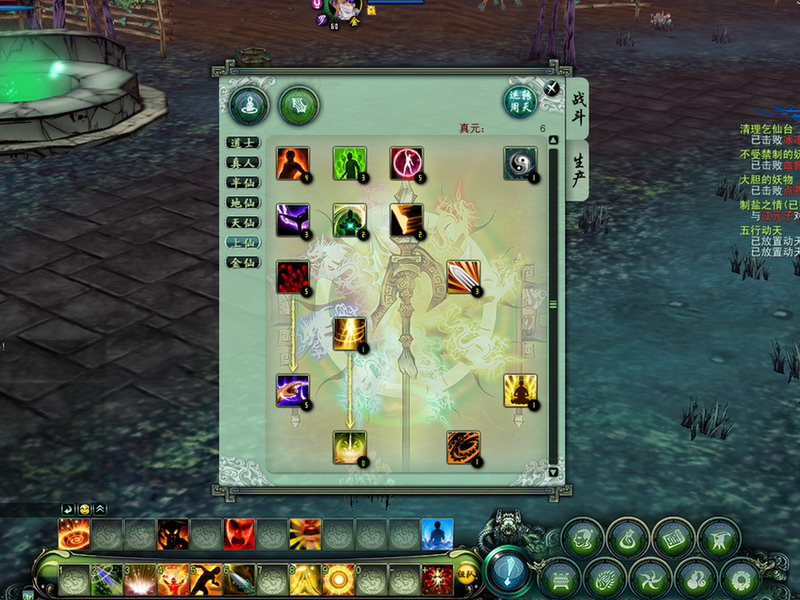Pick the green glowing figure skill
The height and width of the screenshot is (600, 800).
349,164
